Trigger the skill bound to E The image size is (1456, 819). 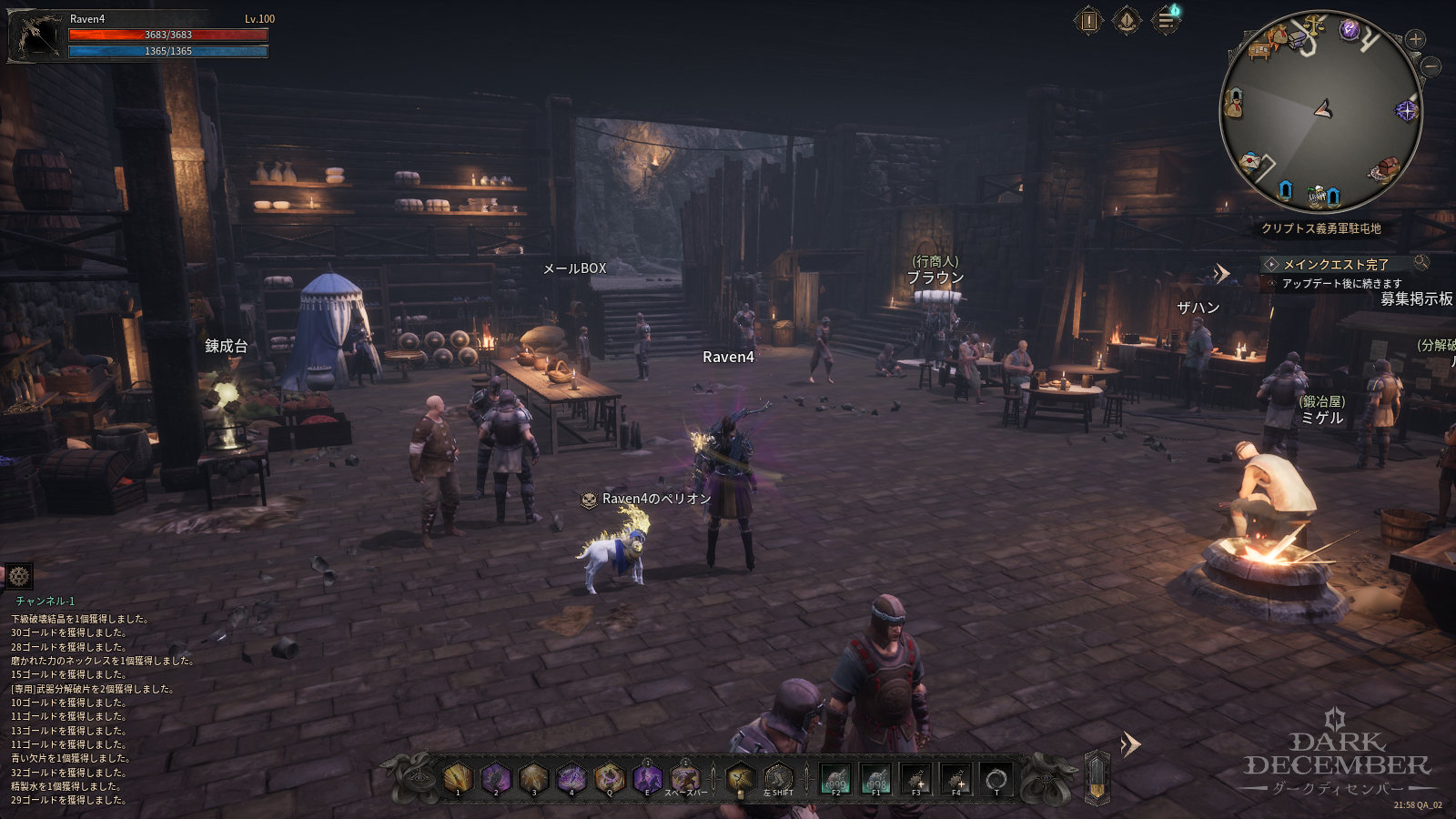click(647, 778)
